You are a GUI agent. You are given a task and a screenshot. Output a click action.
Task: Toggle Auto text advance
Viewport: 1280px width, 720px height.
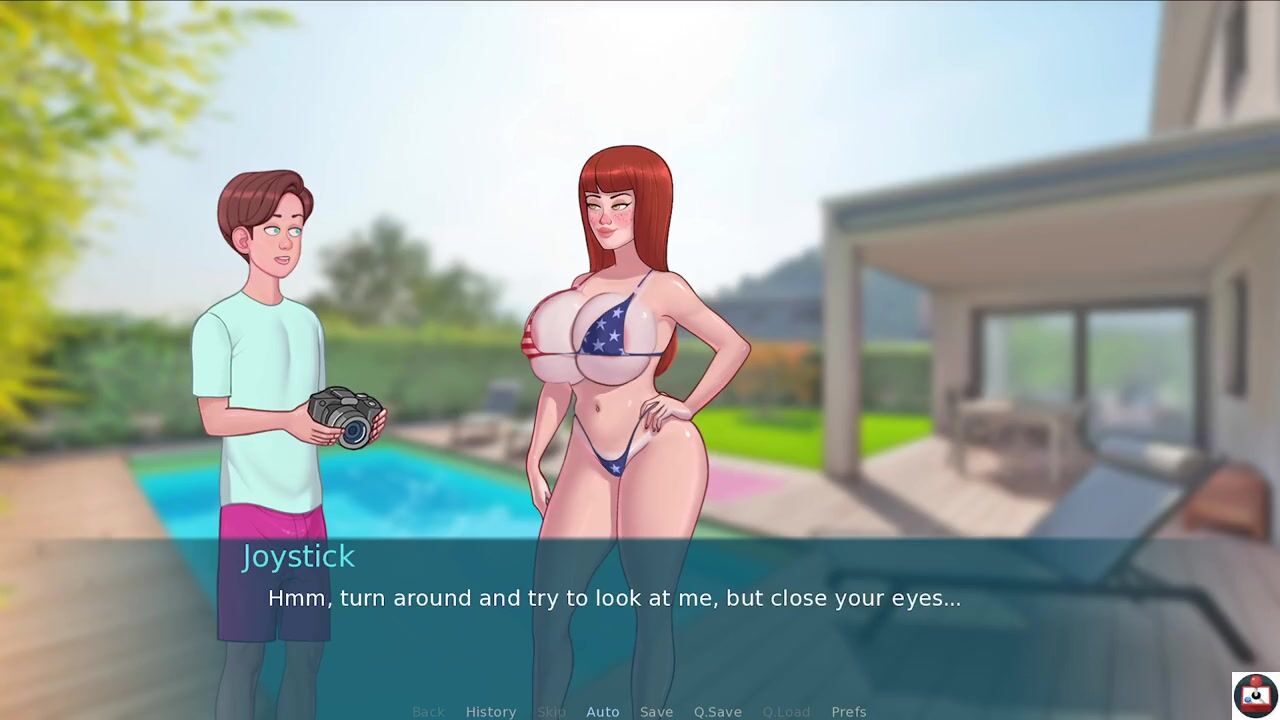(x=602, y=711)
